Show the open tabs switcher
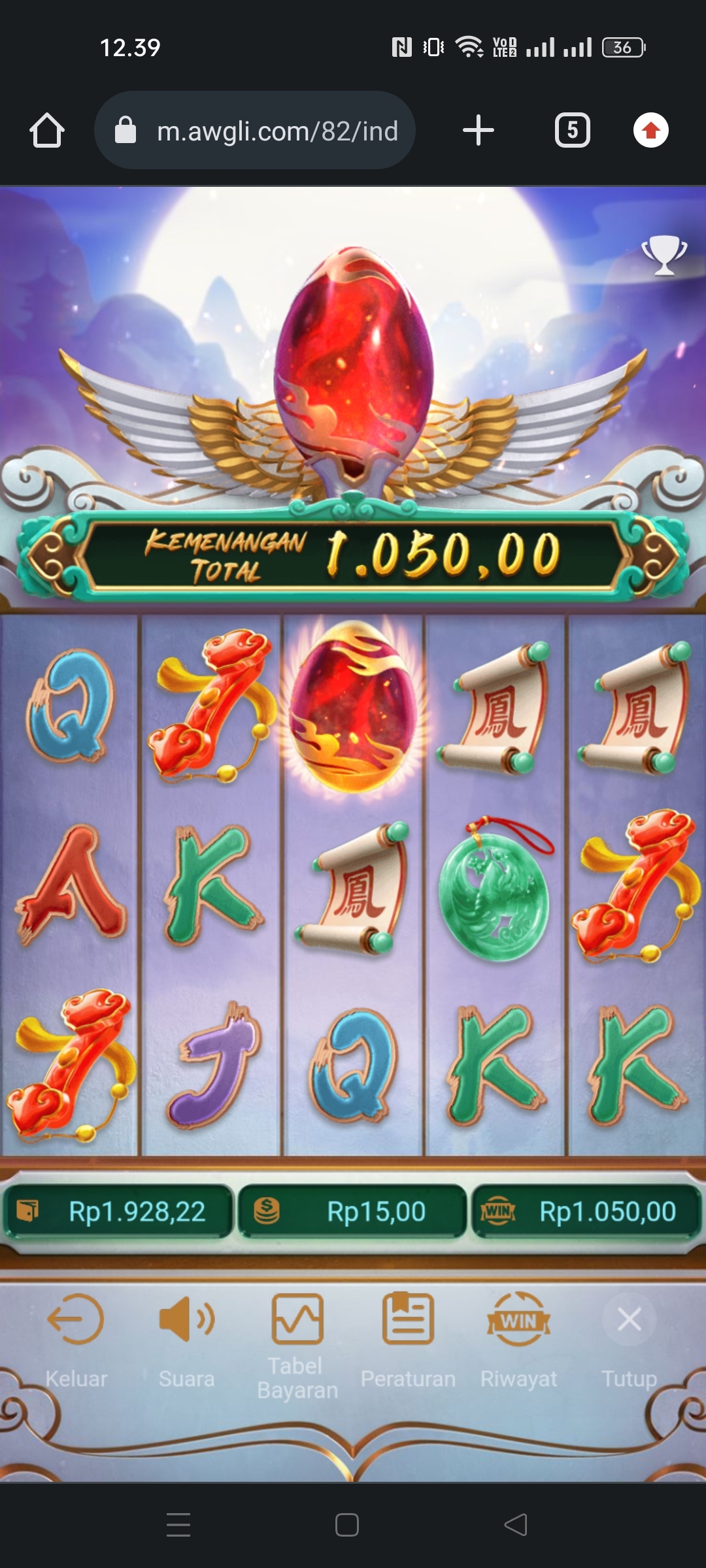 pyautogui.click(x=573, y=130)
